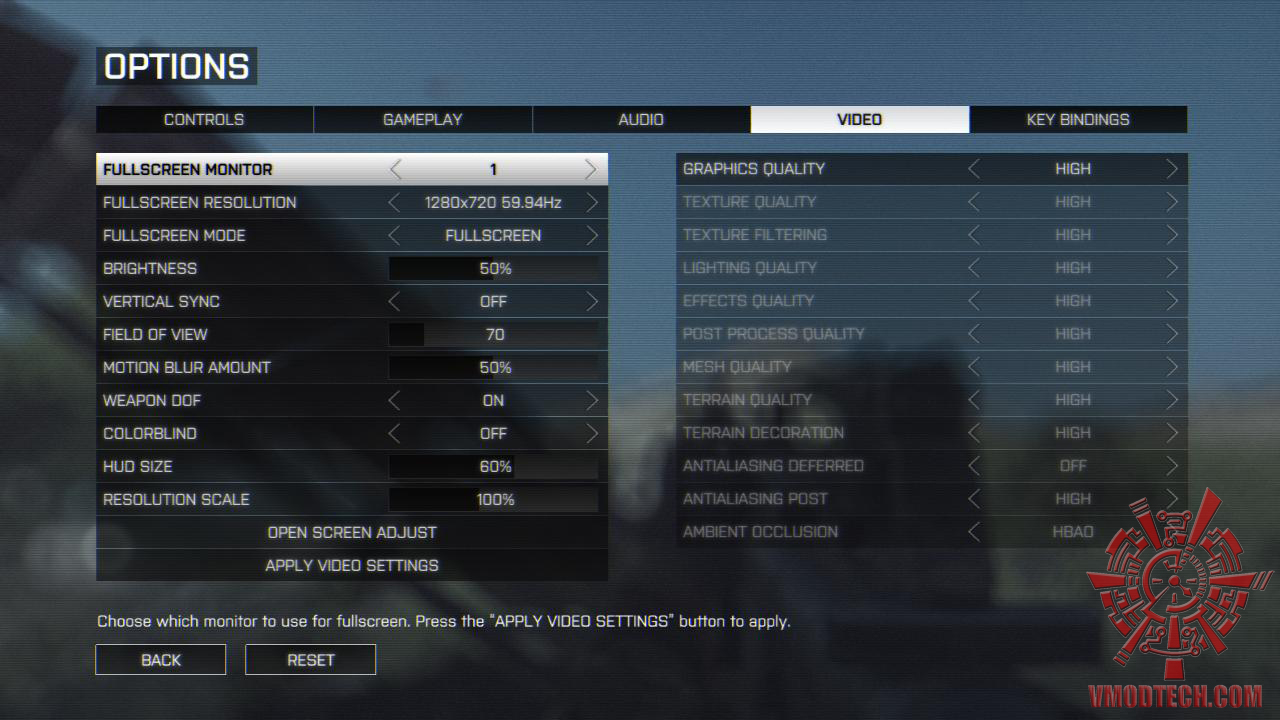Go back with the Back button
The height and width of the screenshot is (720, 1280).
[x=161, y=660]
